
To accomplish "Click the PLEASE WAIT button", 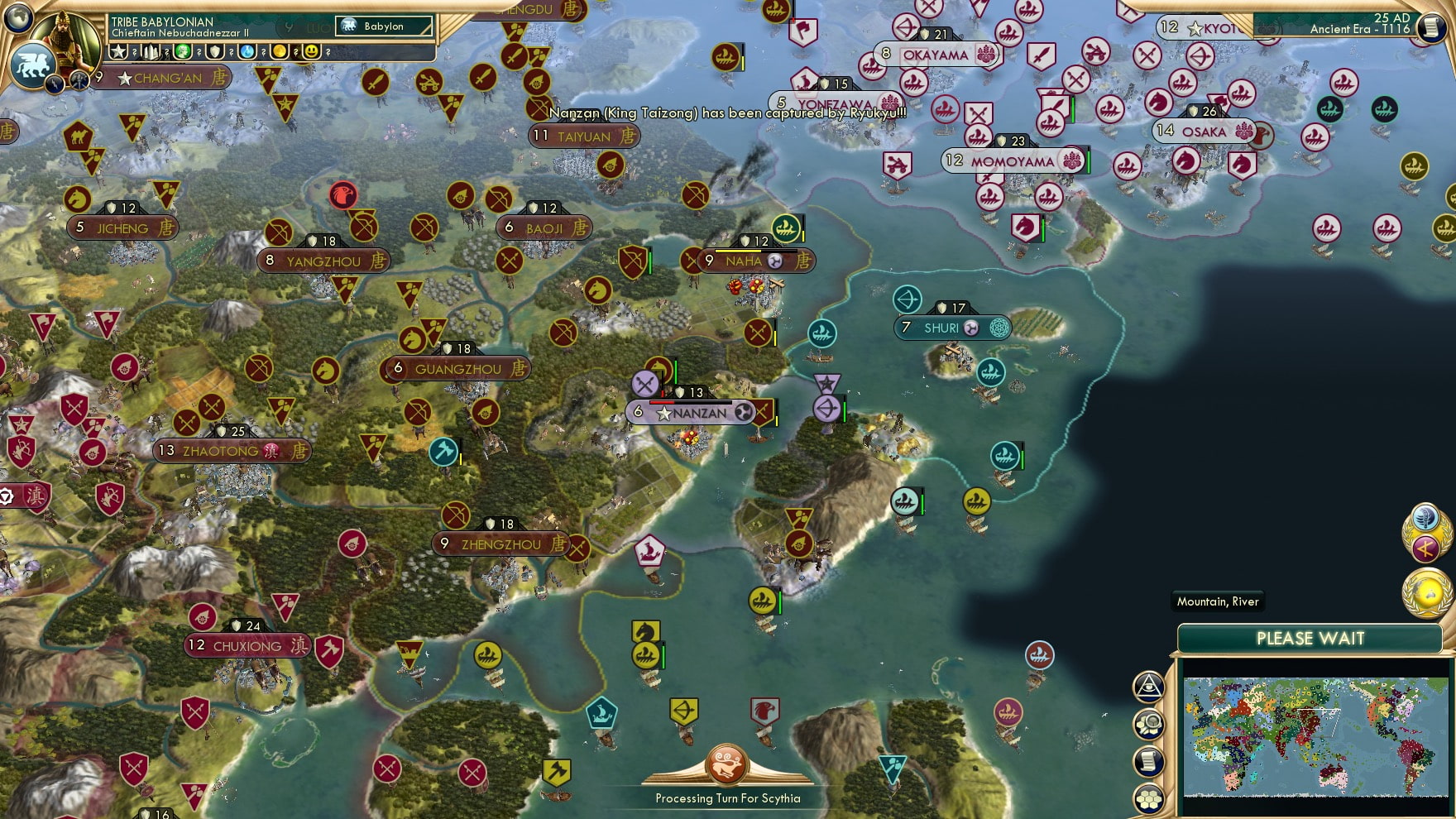I will 1311,639.
